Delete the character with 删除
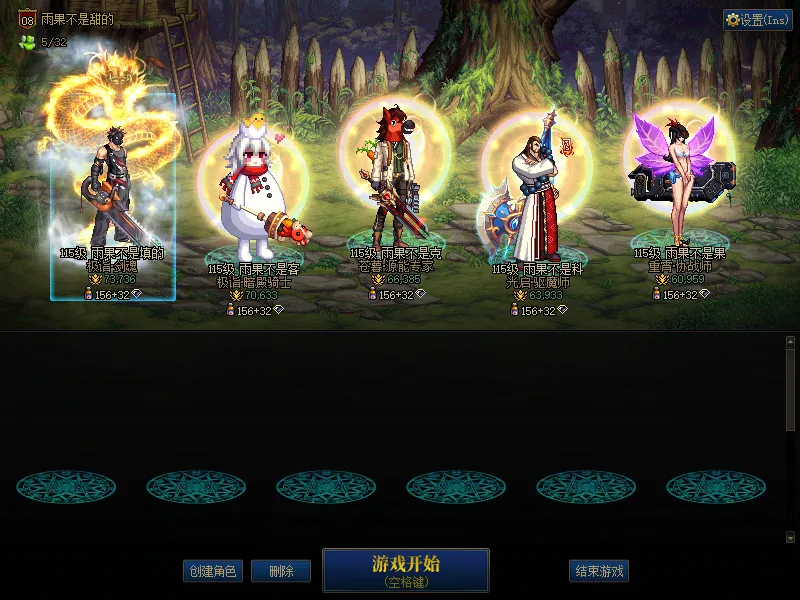Screen dimensions: 800x600 [280, 571]
